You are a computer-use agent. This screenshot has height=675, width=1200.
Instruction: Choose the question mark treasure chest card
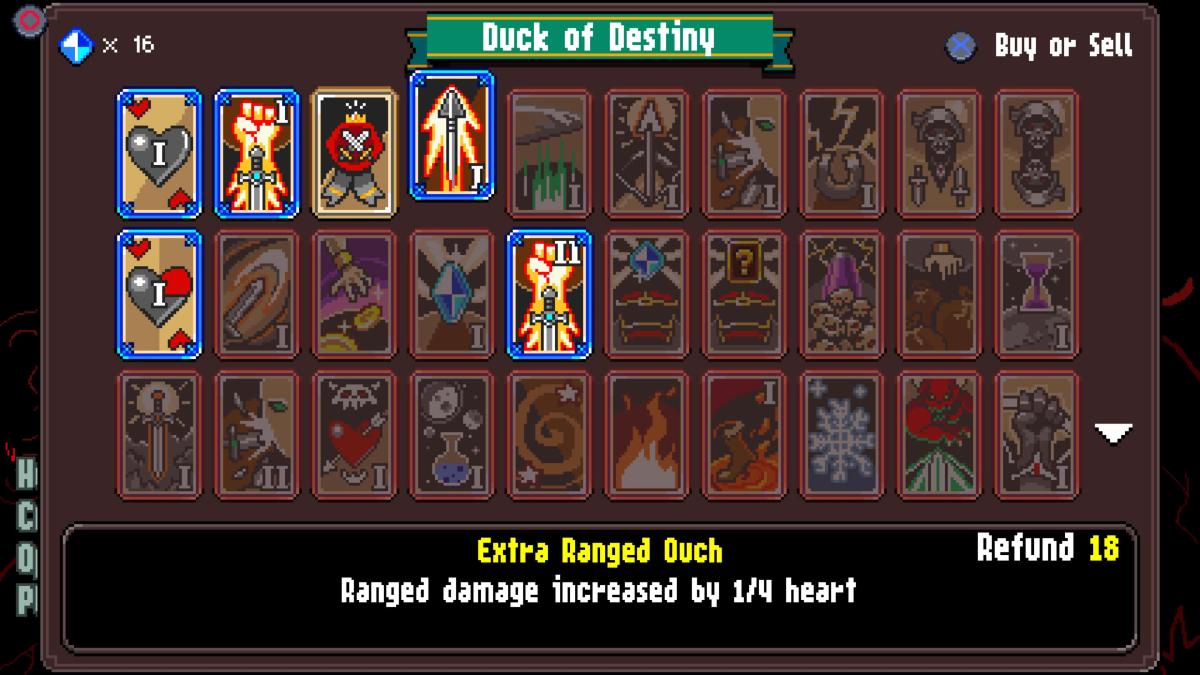[744, 294]
